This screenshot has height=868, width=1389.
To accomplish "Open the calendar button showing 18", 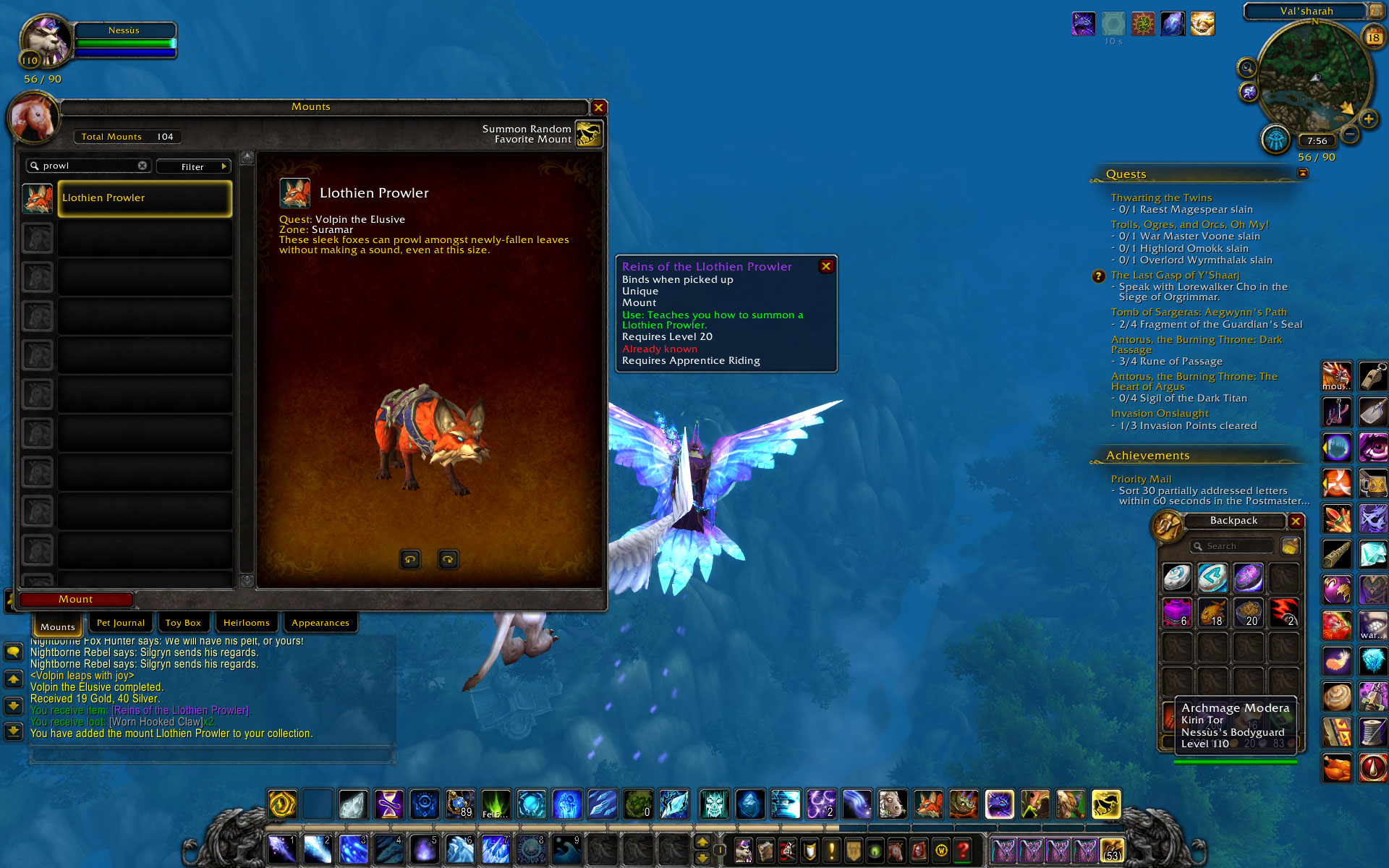I will [x=1372, y=37].
